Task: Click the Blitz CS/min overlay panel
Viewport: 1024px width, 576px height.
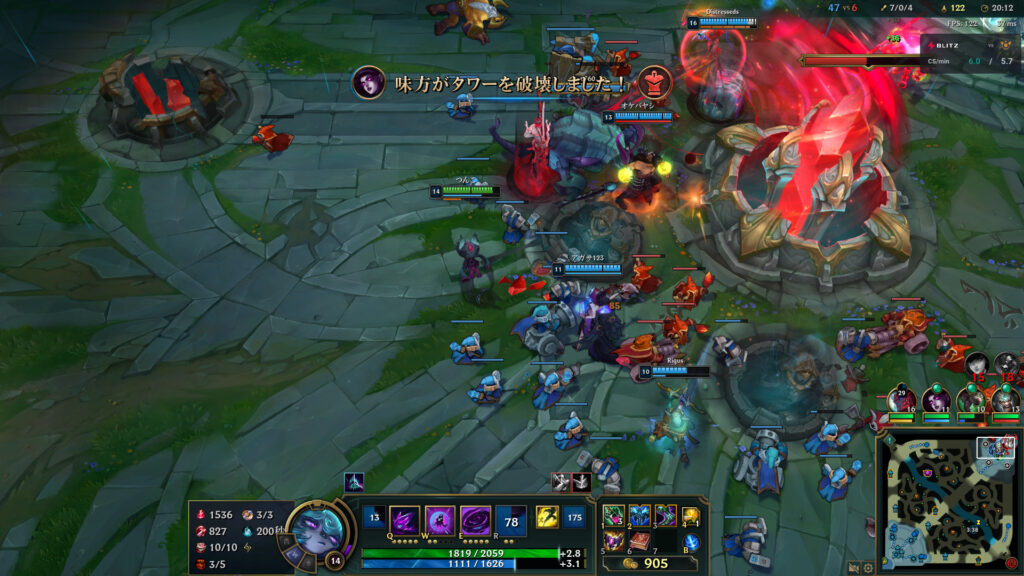Action: point(970,51)
